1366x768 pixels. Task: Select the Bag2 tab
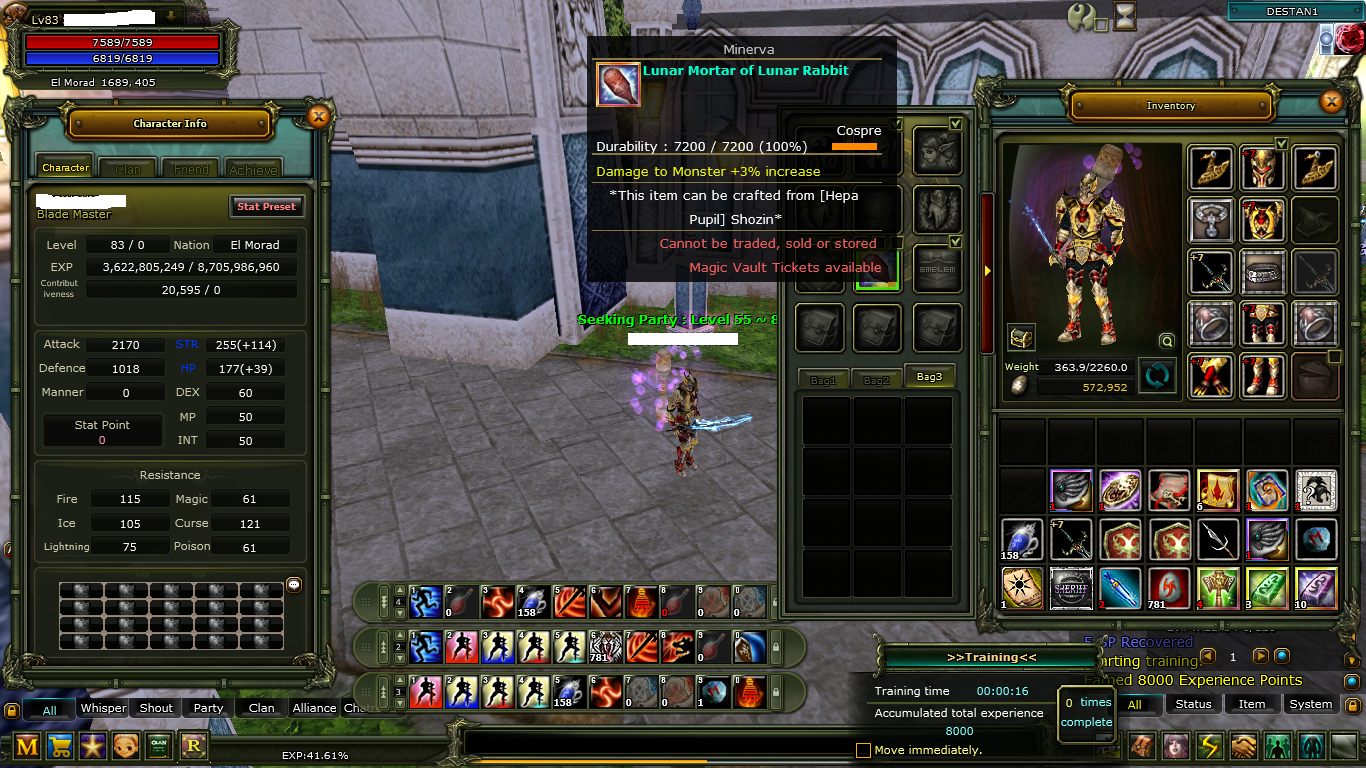[876, 380]
